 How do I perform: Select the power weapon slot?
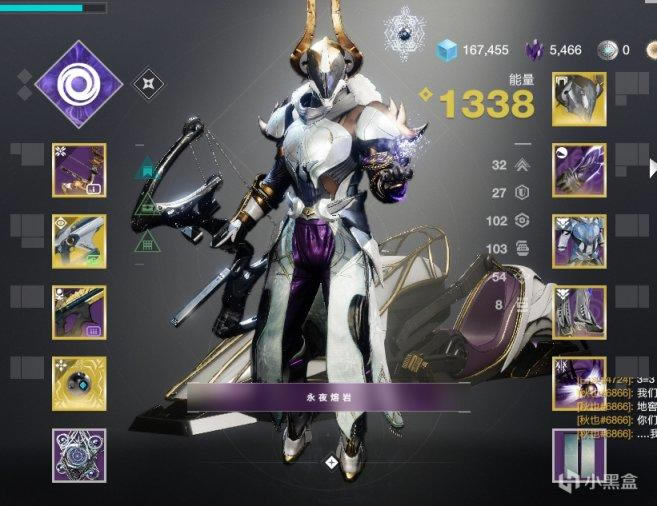pyautogui.click(x=79, y=312)
